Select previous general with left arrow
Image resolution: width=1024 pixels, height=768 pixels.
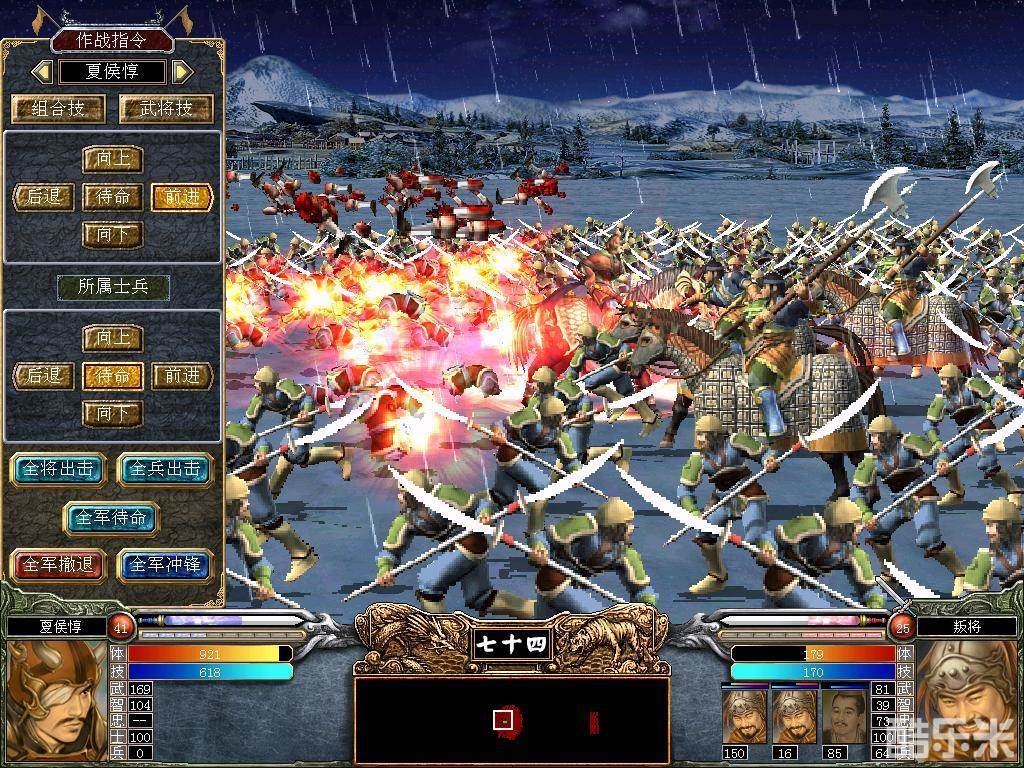(x=42, y=72)
